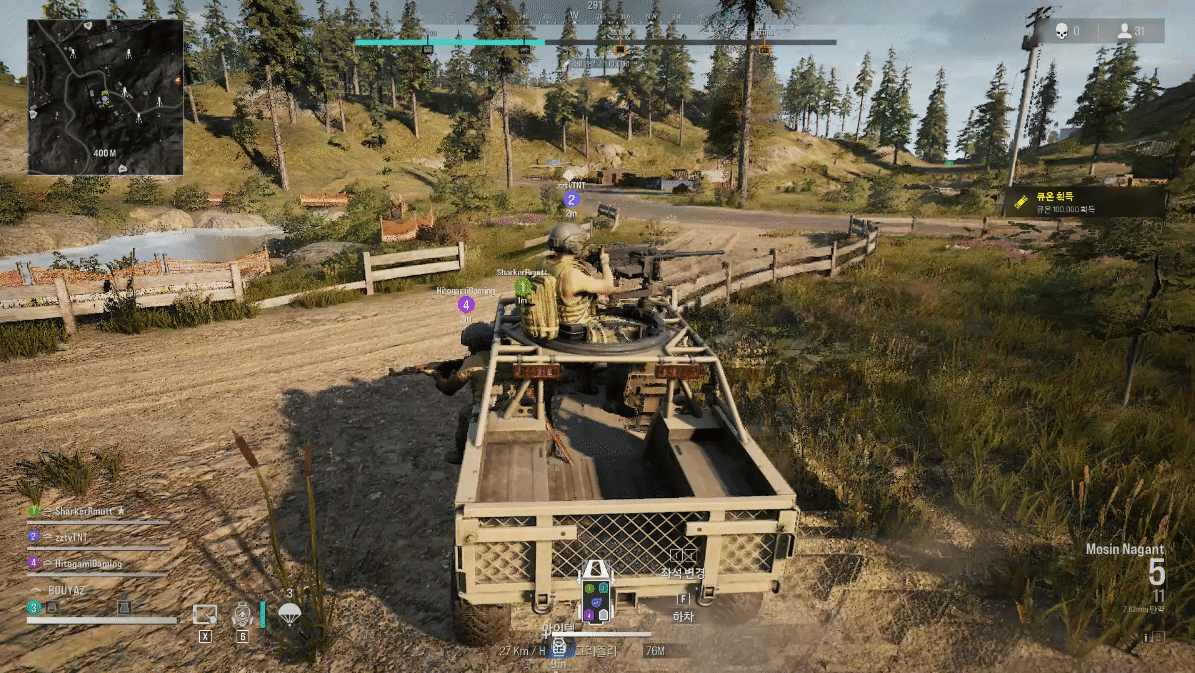1195x673 pixels.
Task: Click the tablet map icon
Action: point(205,615)
